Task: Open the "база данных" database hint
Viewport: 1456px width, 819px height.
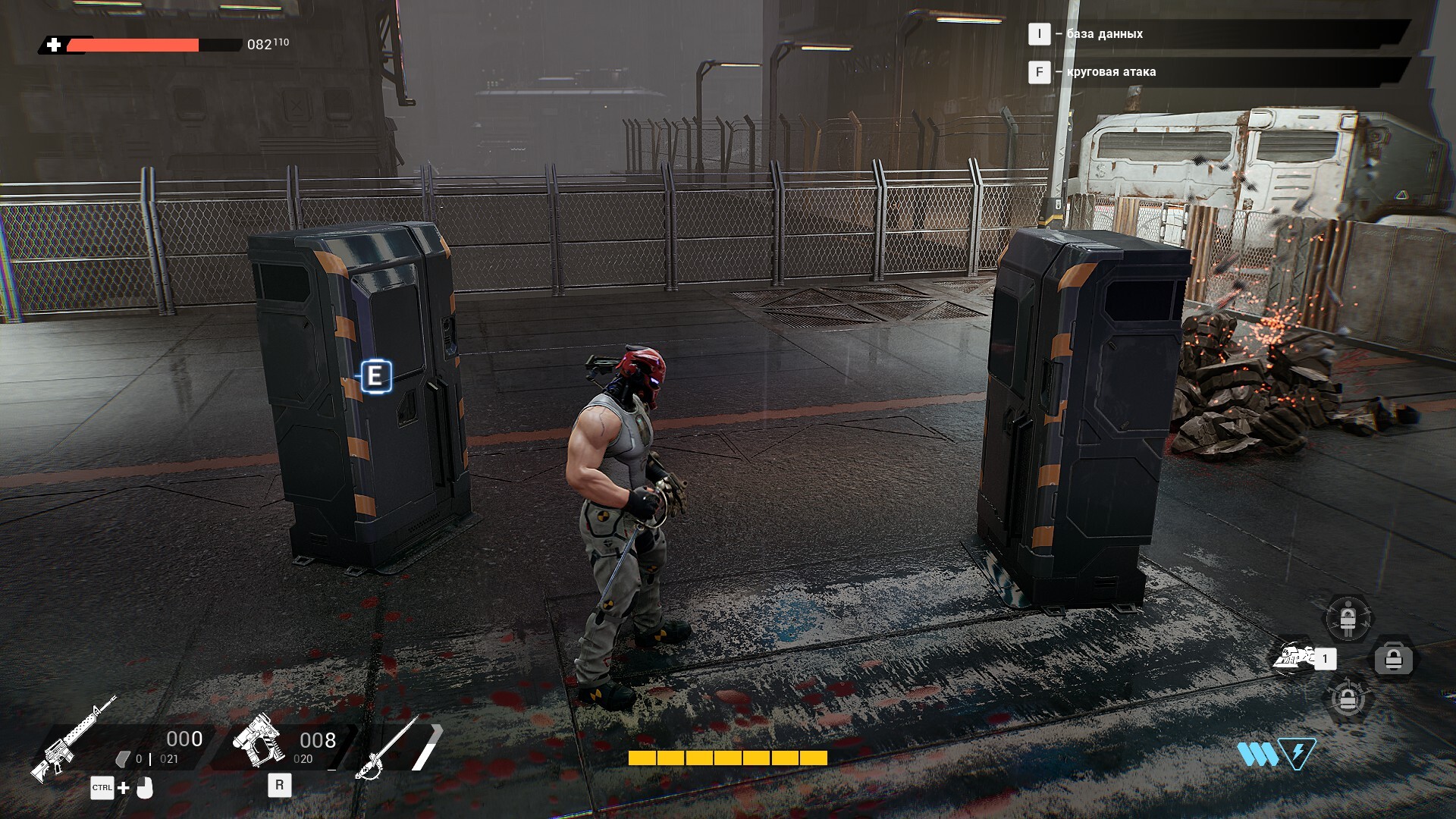Action: click(1104, 34)
